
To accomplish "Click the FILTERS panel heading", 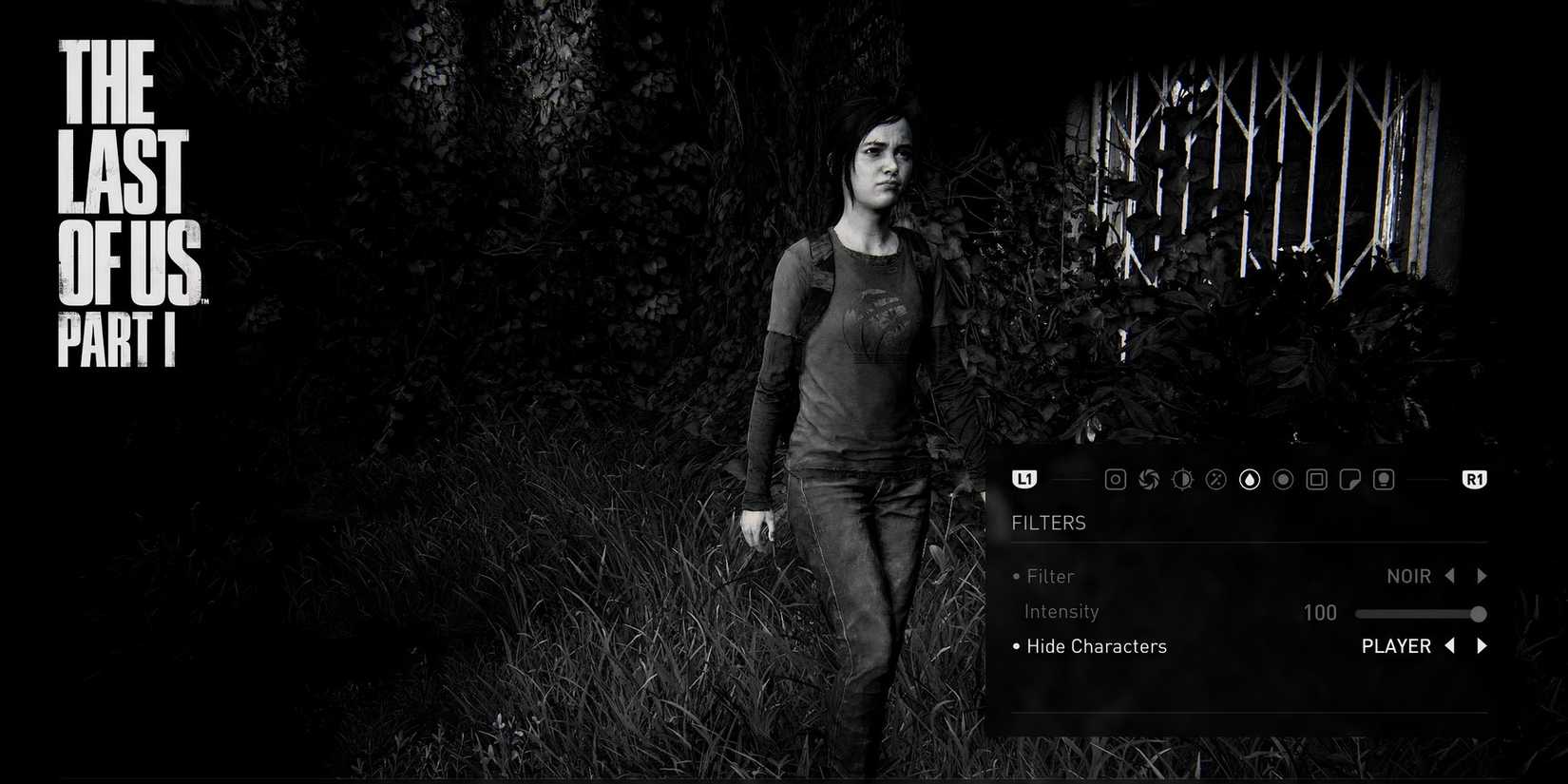I will pos(1049,523).
